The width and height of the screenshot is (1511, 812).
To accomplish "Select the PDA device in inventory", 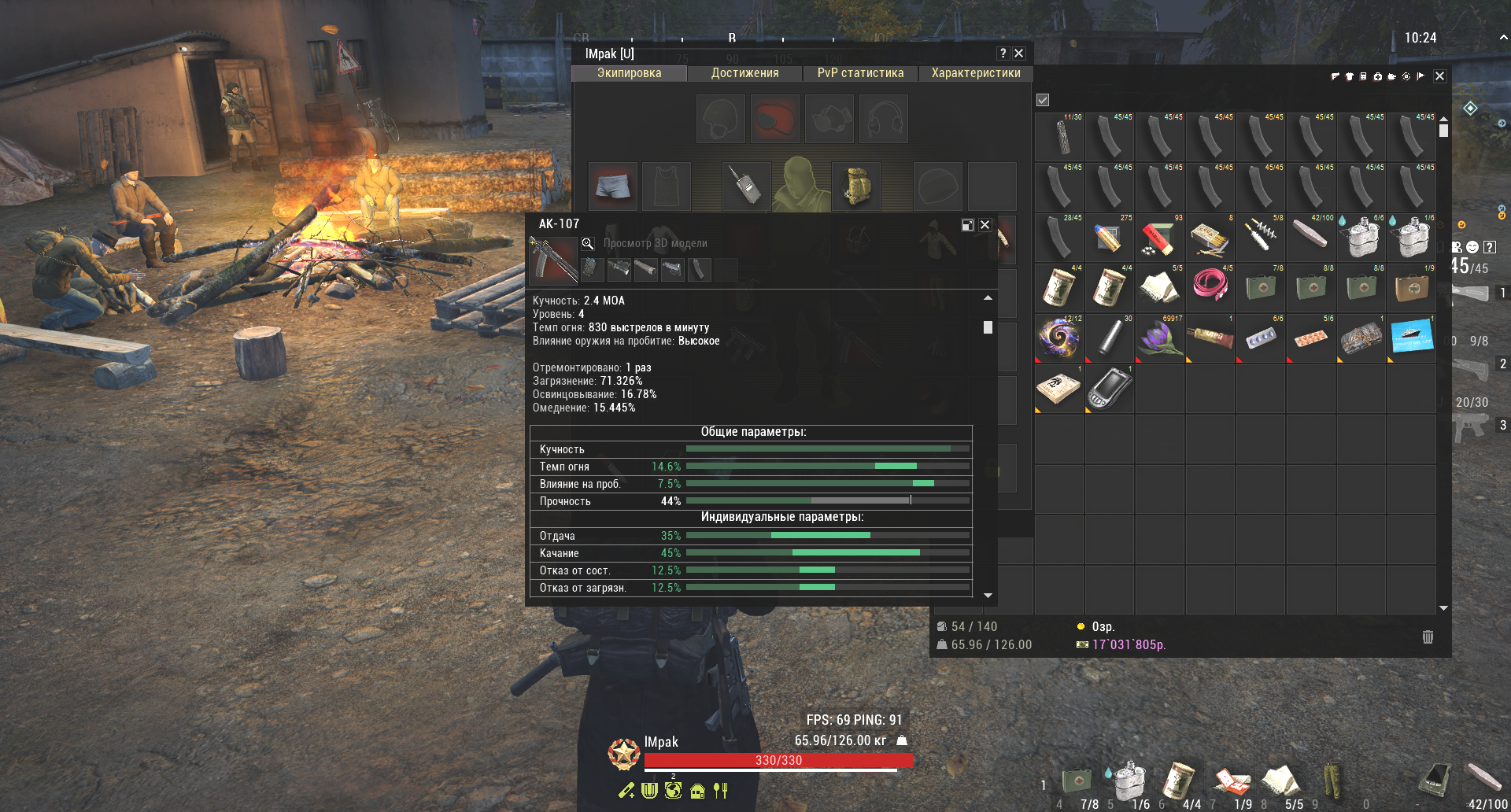I will (1109, 389).
